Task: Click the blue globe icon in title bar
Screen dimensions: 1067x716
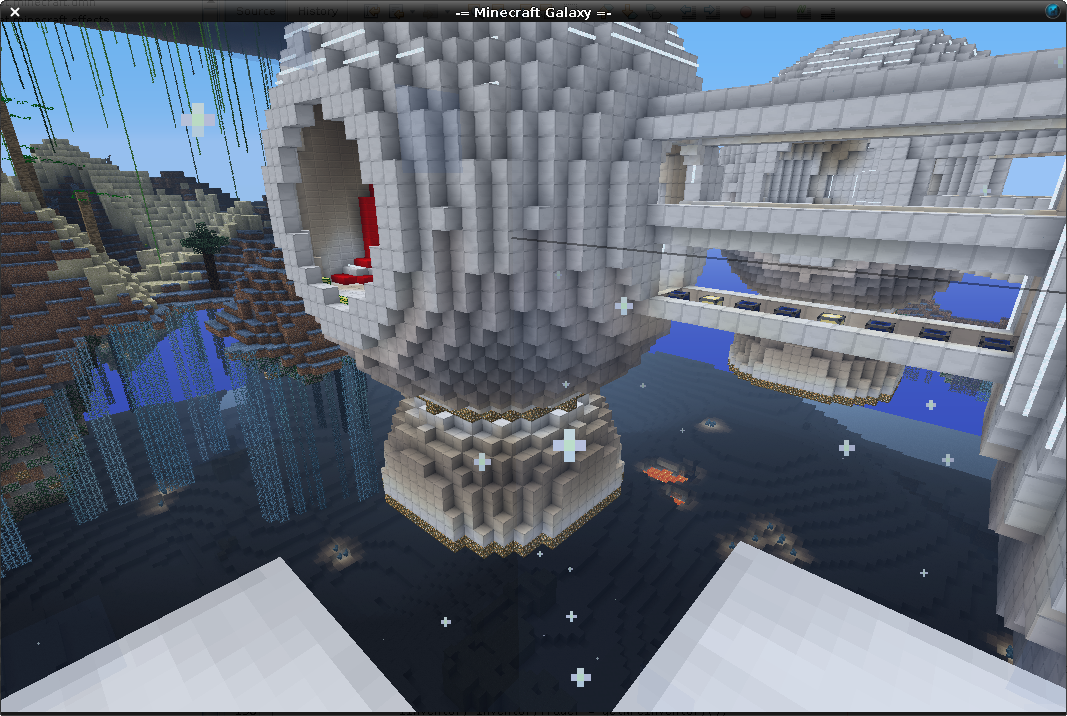Action: click(1053, 11)
